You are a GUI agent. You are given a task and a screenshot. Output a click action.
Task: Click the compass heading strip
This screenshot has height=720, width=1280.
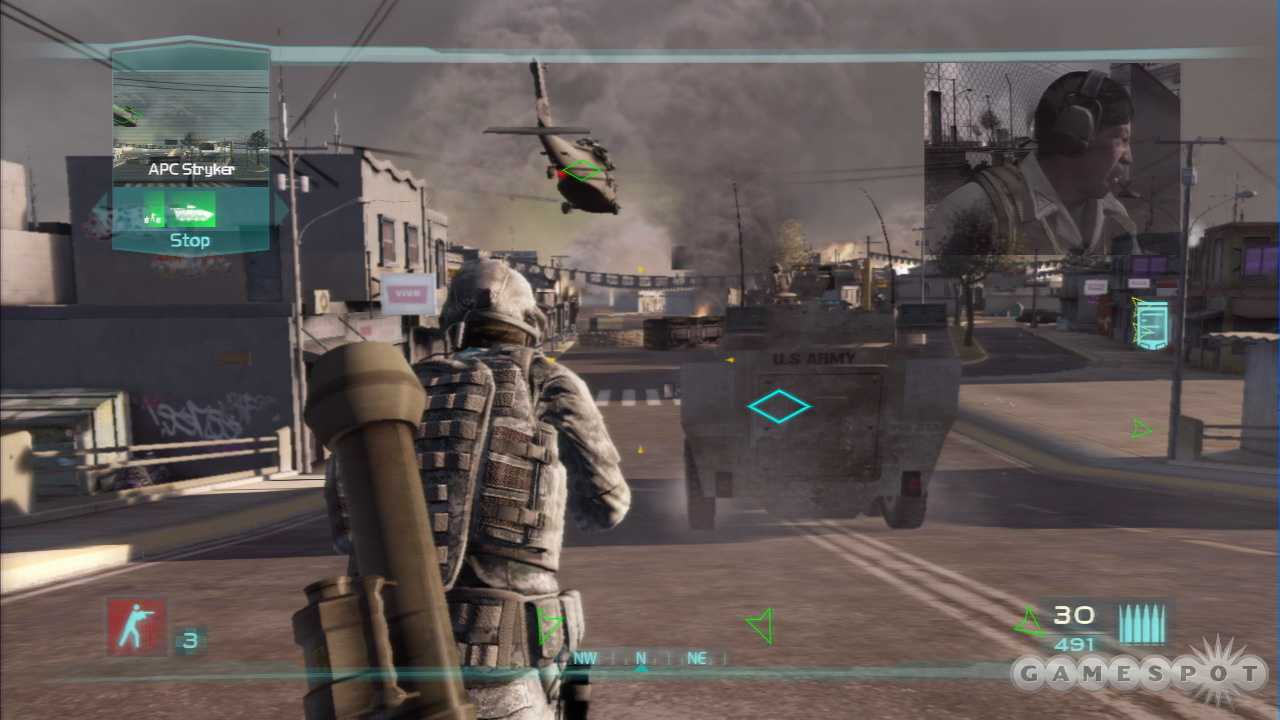(x=641, y=658)
